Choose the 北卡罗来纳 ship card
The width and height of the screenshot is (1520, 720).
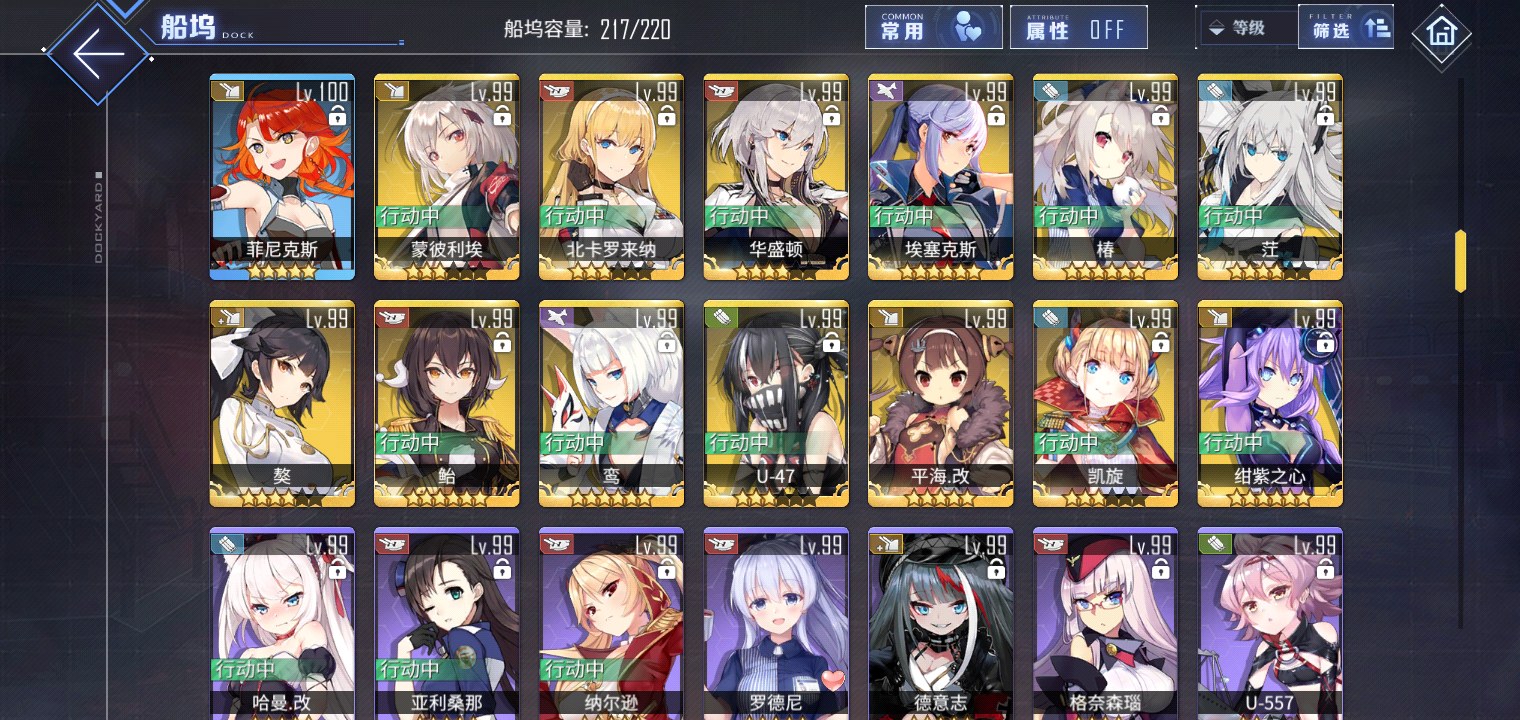coord(611,176)
